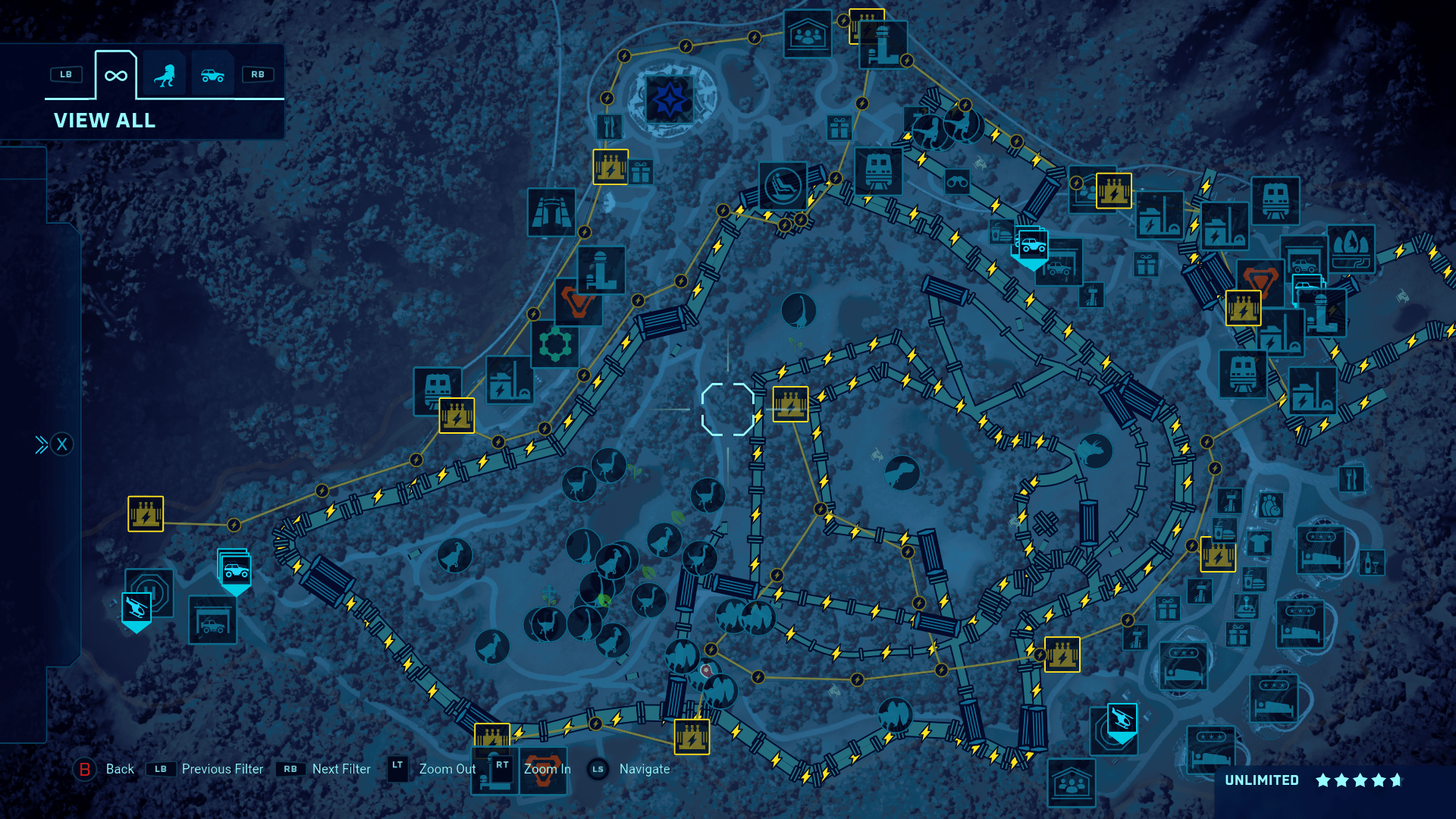Screen dimensions: 1456x819
Task: Click the map selection crosshair reticle
Action: tap(726, 411)
